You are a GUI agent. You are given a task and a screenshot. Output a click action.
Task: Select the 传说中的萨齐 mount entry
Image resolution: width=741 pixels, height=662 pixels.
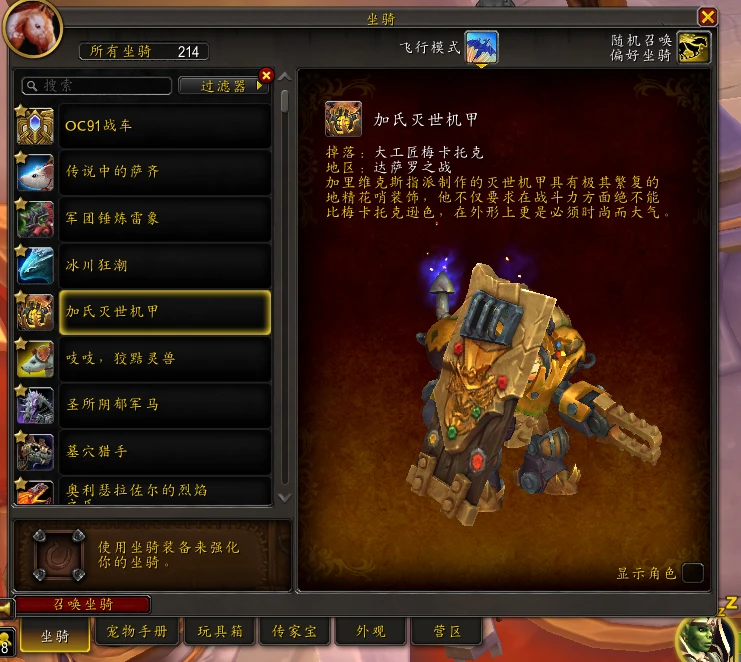click(x=165, y=172)
